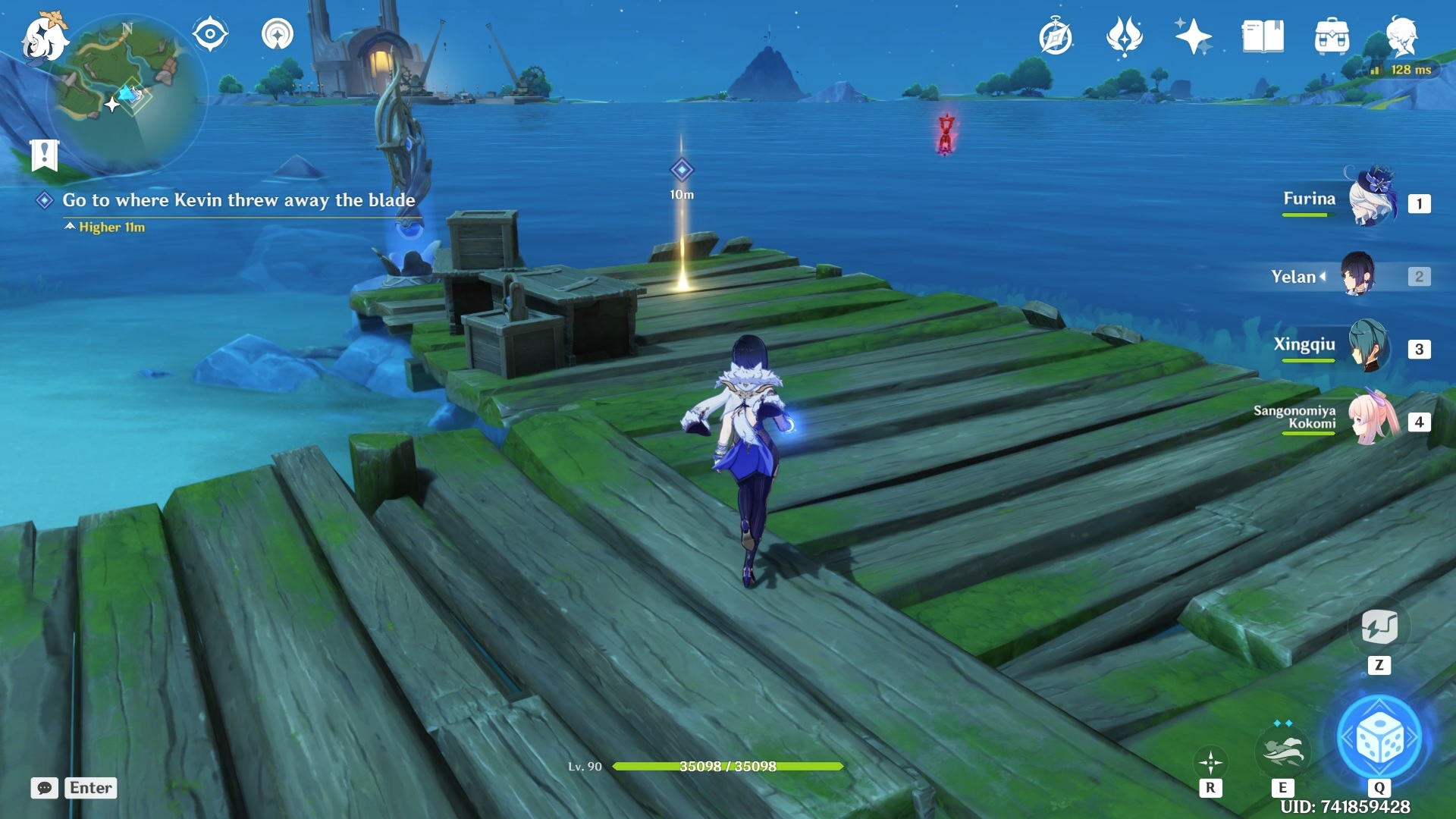Image resolution: width=1456 pixels, height=819 pixels.
Task: Open the quest log exclamation bookmark
Action: pos(44,155)
